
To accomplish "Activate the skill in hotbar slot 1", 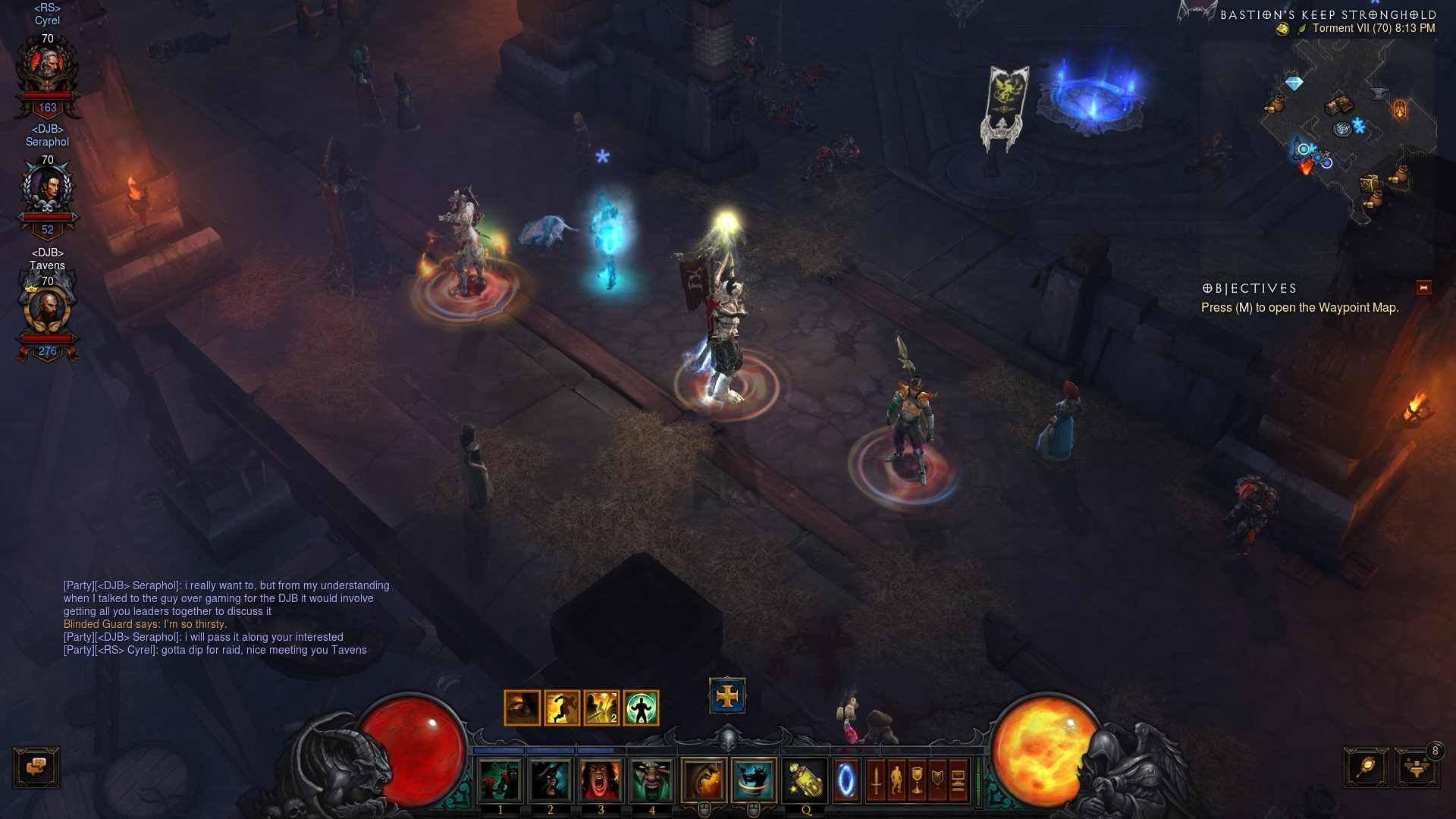I will tap(500, 780).
